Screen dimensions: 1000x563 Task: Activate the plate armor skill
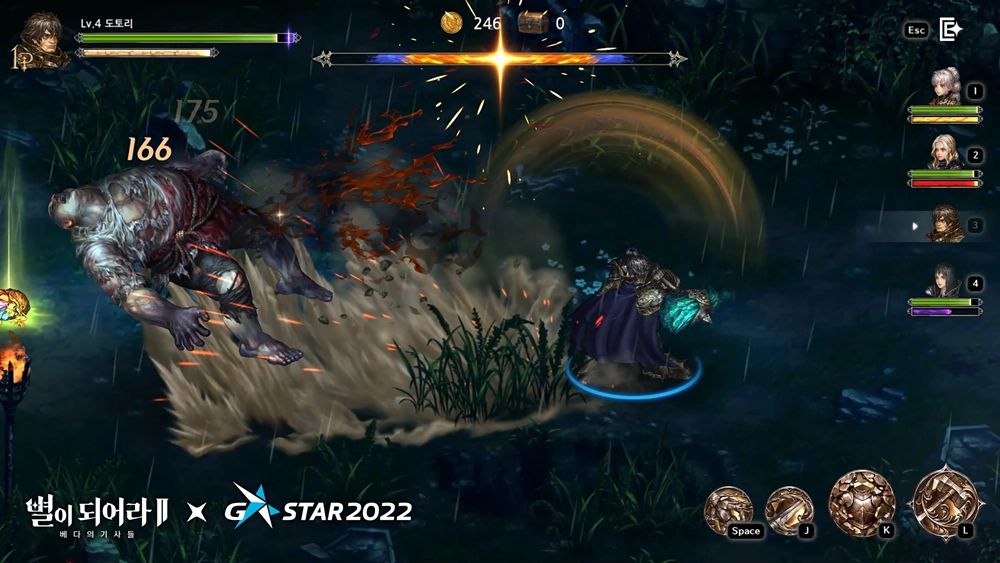click(861, 501)
